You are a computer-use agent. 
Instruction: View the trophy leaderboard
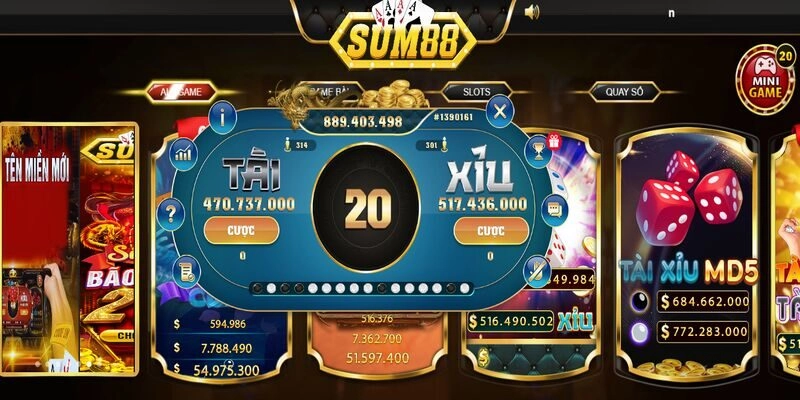tap(536, 152)
